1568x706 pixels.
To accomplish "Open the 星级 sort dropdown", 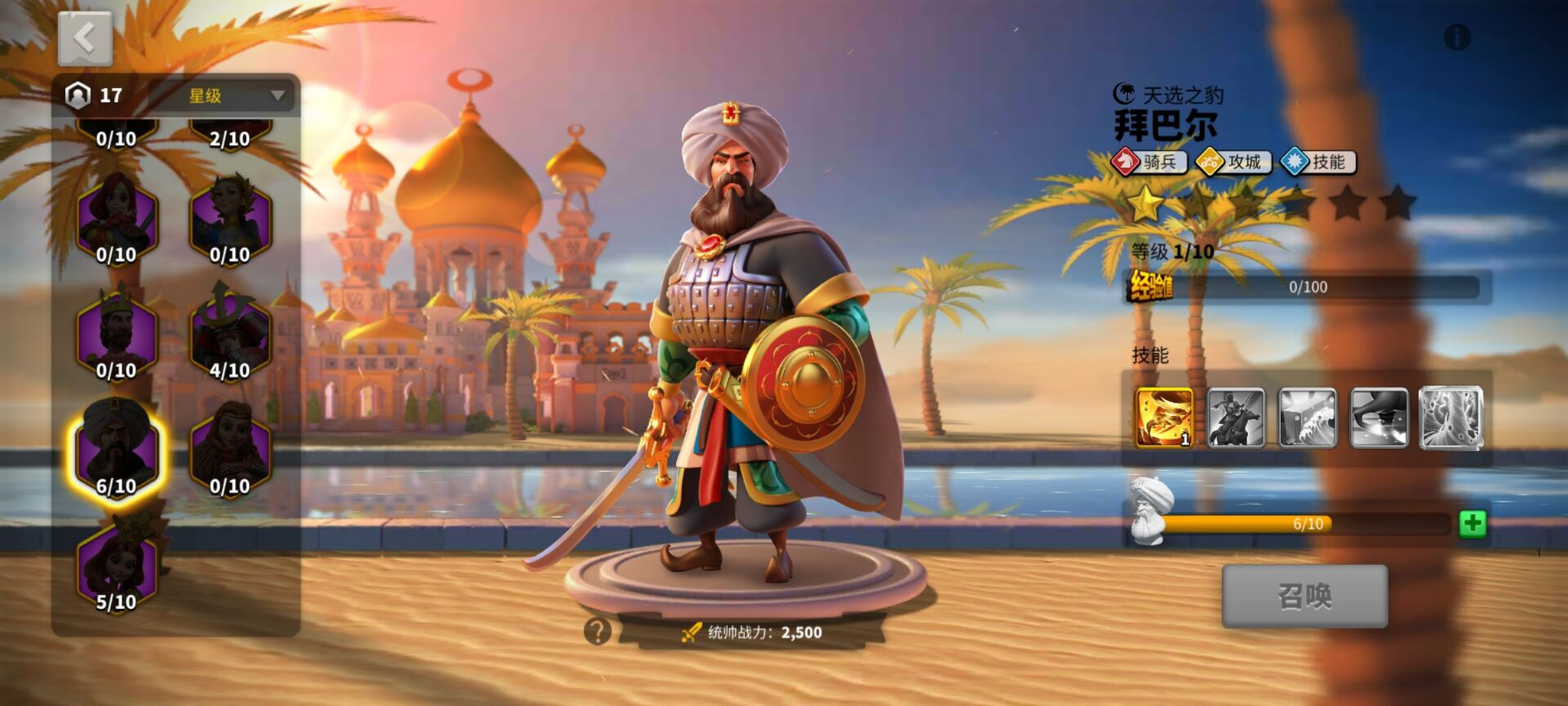I will click(x=235, y=96).
